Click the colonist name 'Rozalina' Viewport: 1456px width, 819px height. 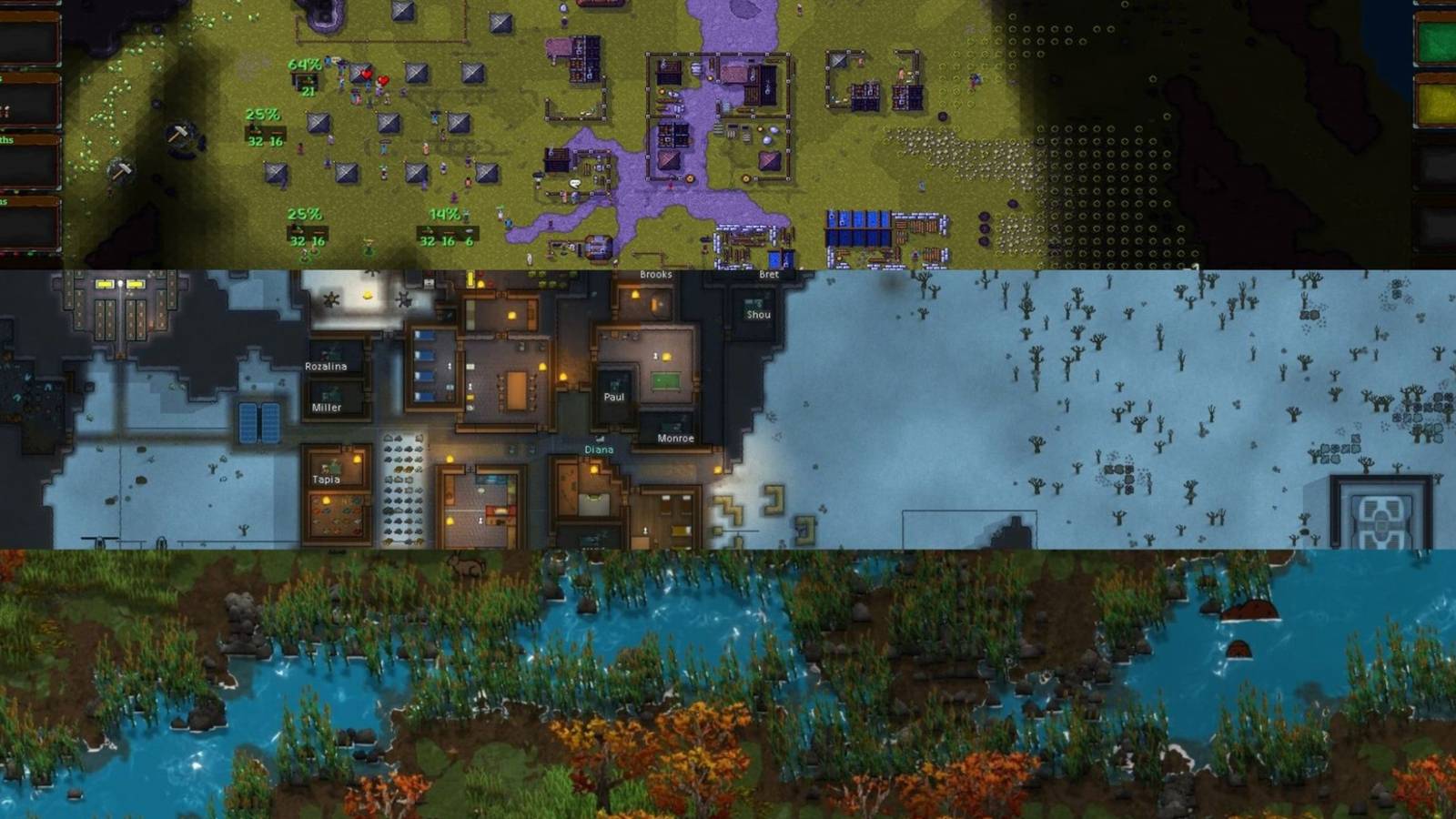[x=324, y=369]
